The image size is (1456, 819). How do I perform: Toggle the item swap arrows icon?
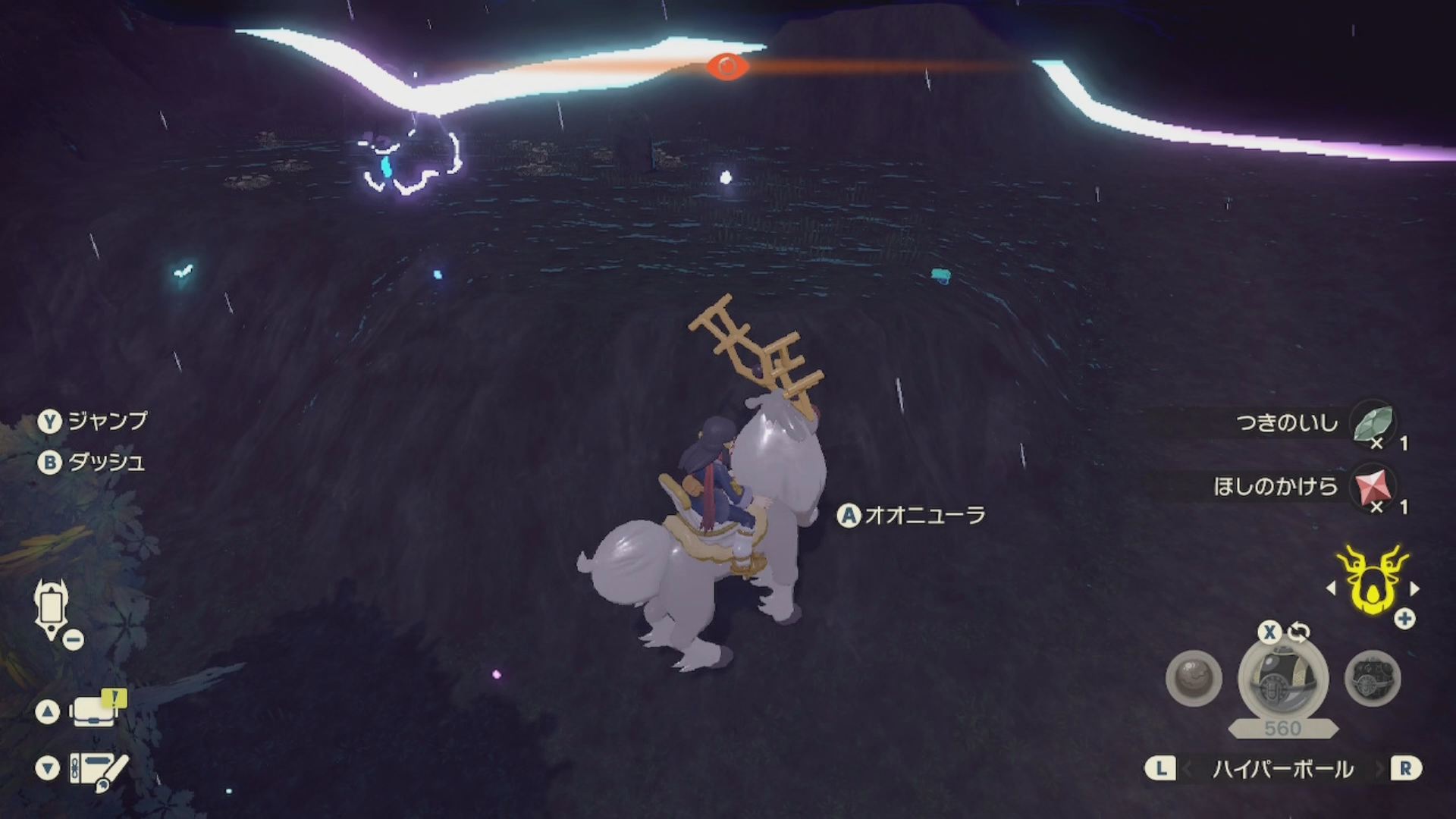(x=1299, y=632)
